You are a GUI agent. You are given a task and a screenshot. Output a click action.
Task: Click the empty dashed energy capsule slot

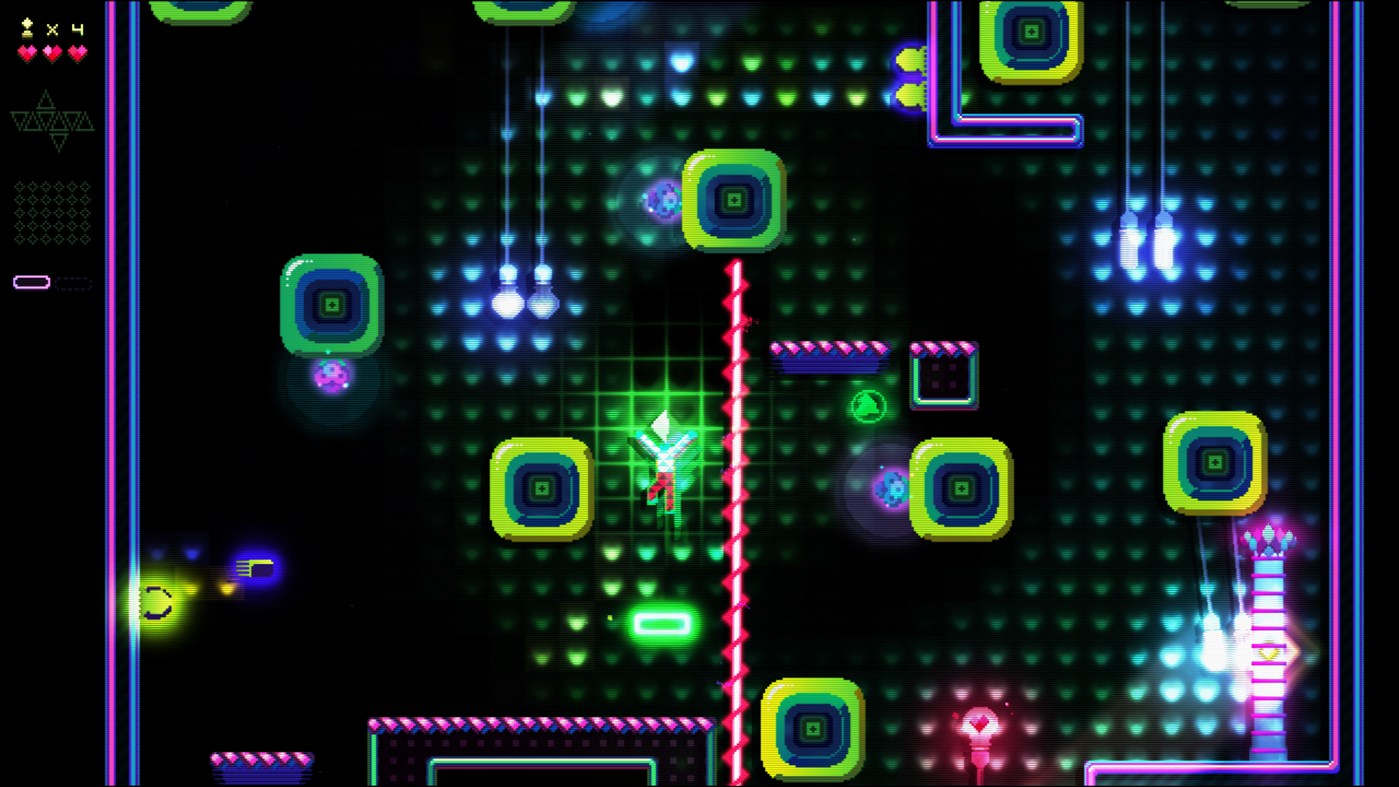[x=73, y=281]
